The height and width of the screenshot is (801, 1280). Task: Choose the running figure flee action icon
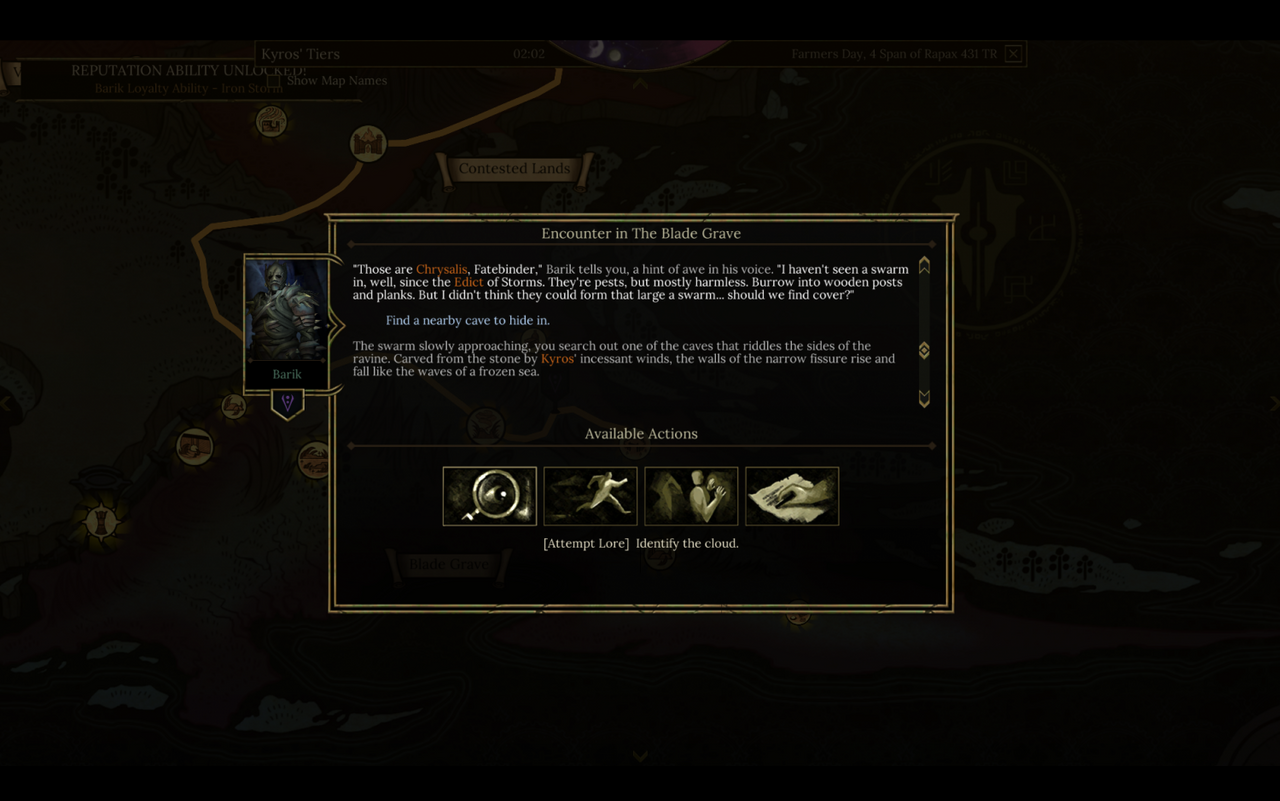point(590,496)
